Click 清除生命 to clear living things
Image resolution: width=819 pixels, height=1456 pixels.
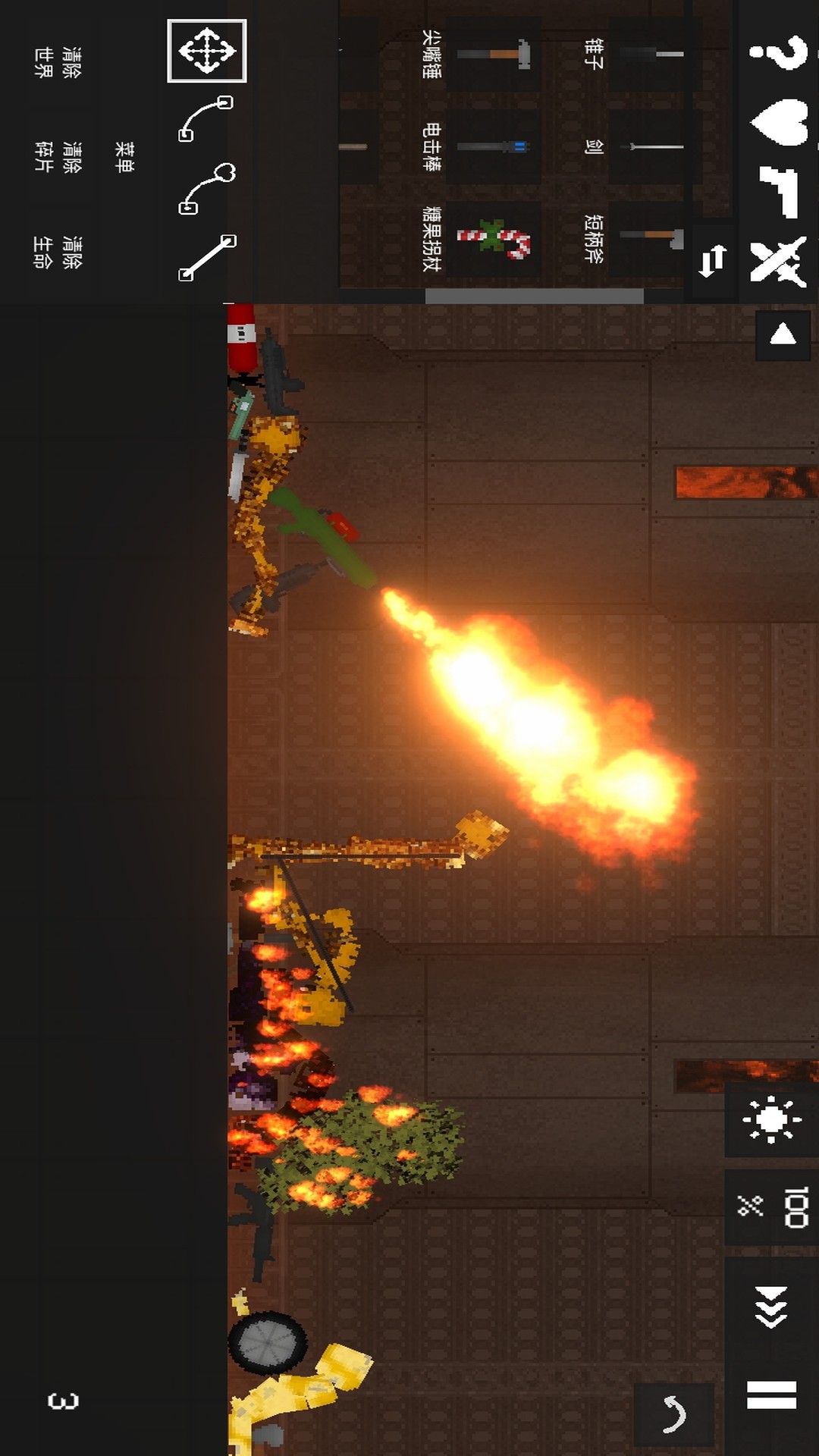[x=58, y=252]
